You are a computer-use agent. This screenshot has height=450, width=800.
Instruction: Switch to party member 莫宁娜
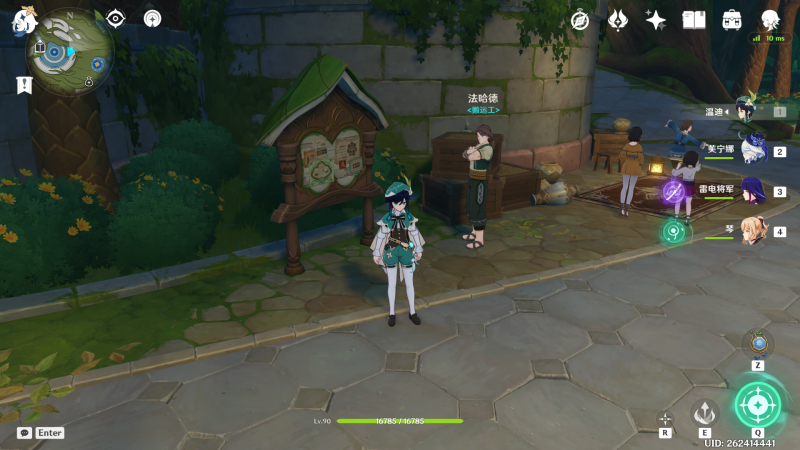click(x=750, y=151)
